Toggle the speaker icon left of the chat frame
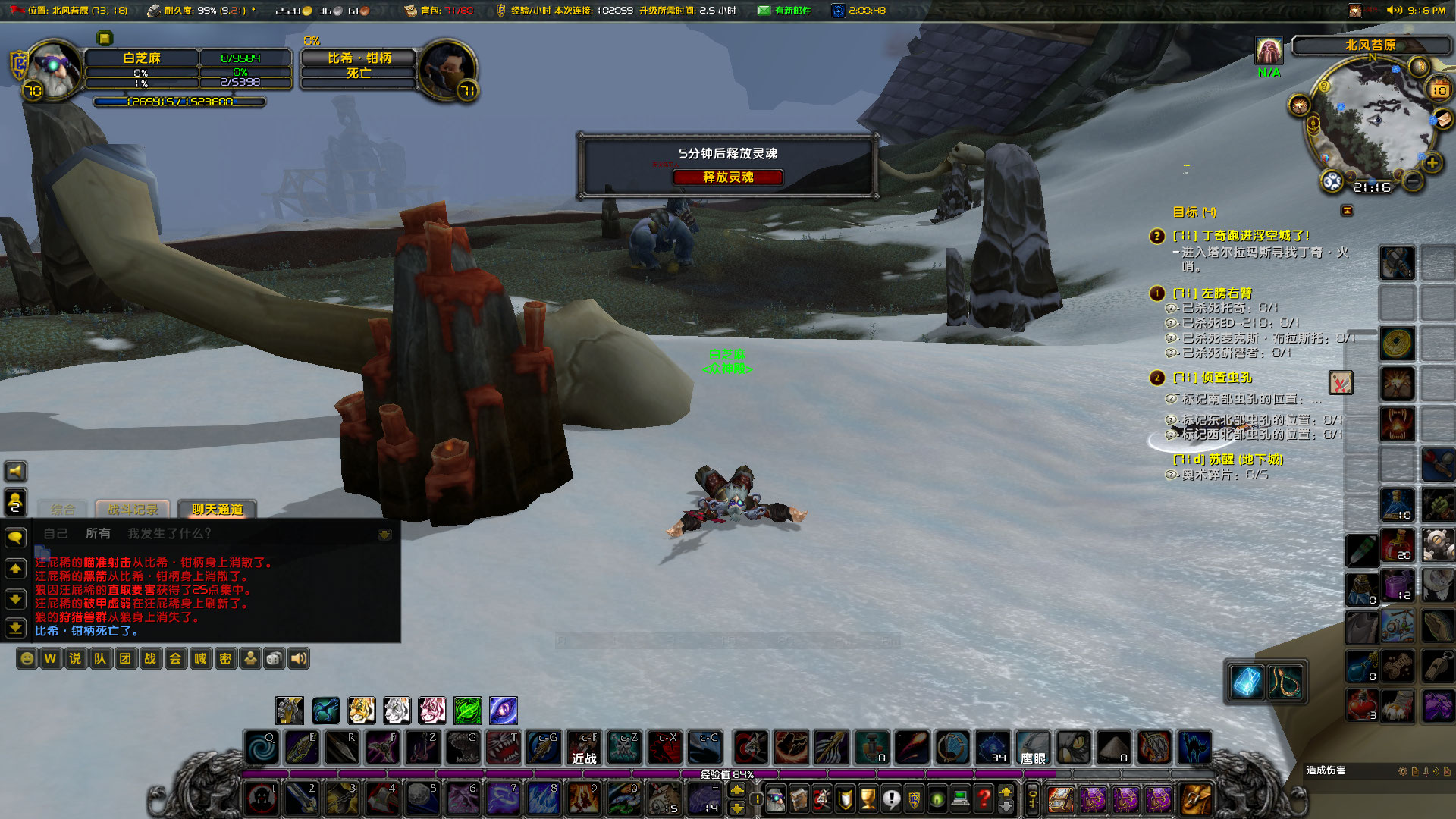This screenshot has height=819, width=1456. (x=15, y=471)
